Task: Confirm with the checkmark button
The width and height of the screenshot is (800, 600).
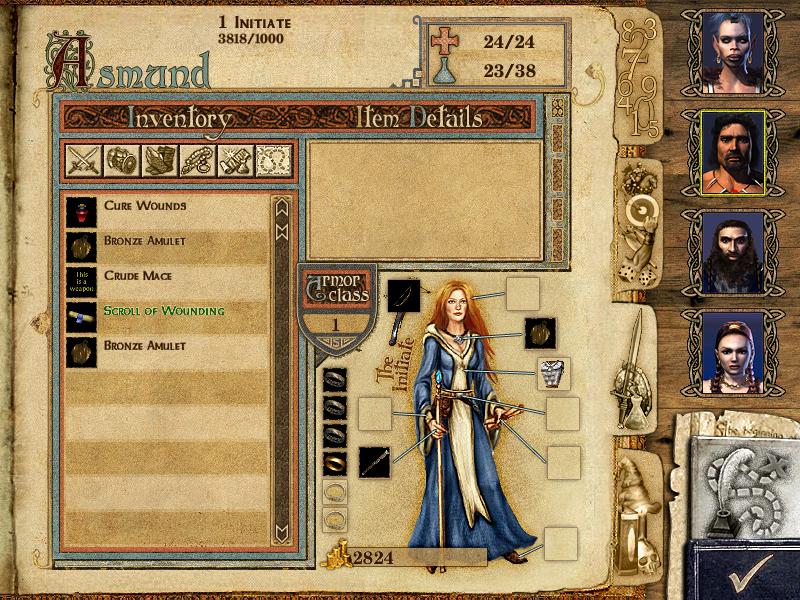Action: pyautogui.click(x=746, y=571)
